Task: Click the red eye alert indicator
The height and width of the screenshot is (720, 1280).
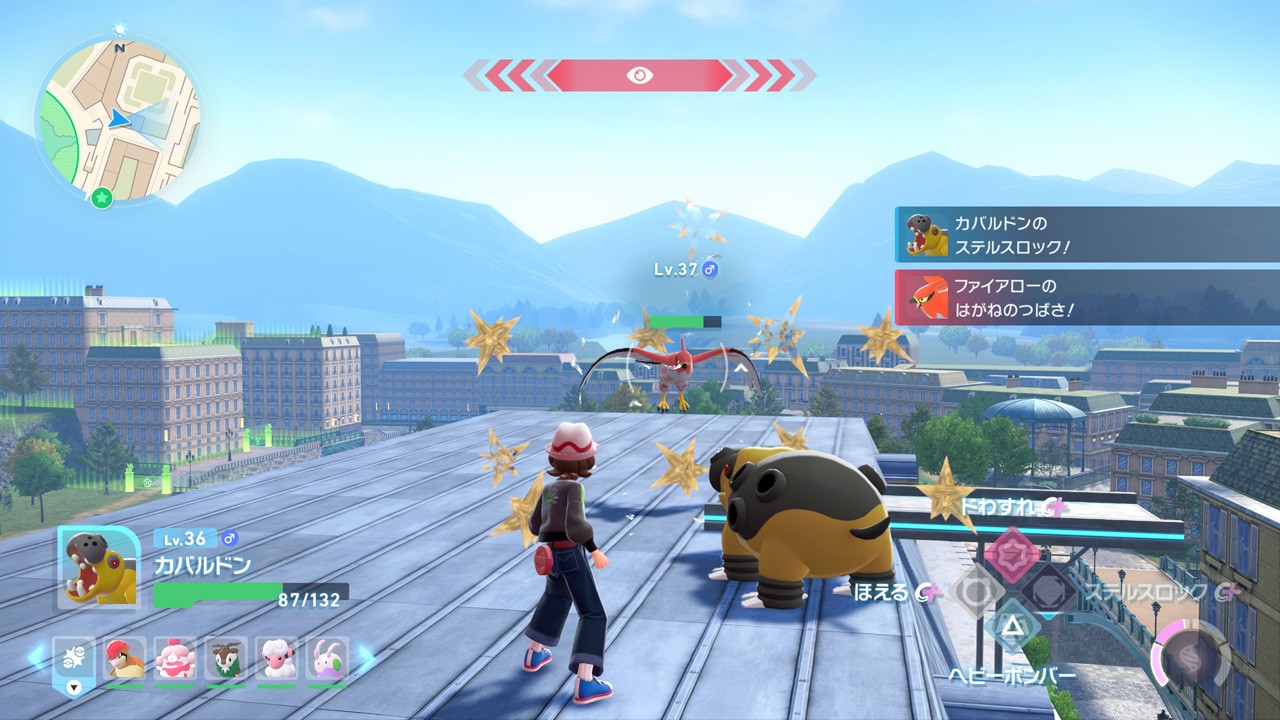Action: [639, 75]
